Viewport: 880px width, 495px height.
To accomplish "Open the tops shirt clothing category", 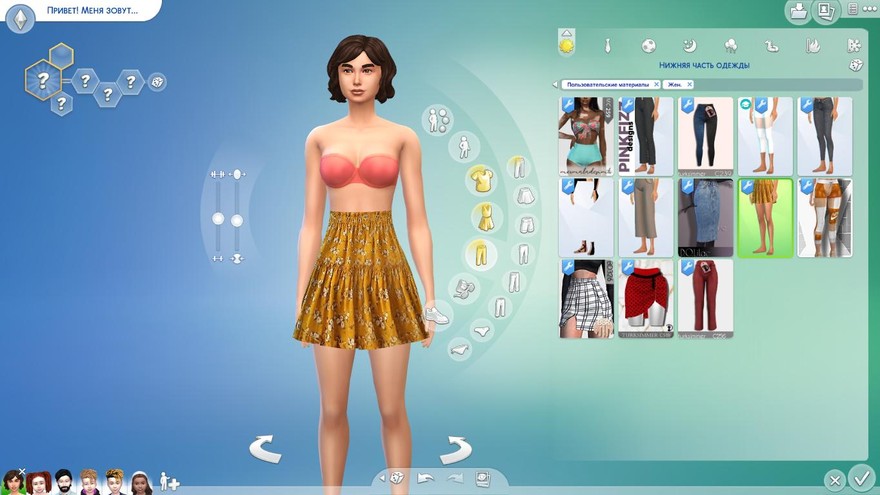I will [481, 179].
